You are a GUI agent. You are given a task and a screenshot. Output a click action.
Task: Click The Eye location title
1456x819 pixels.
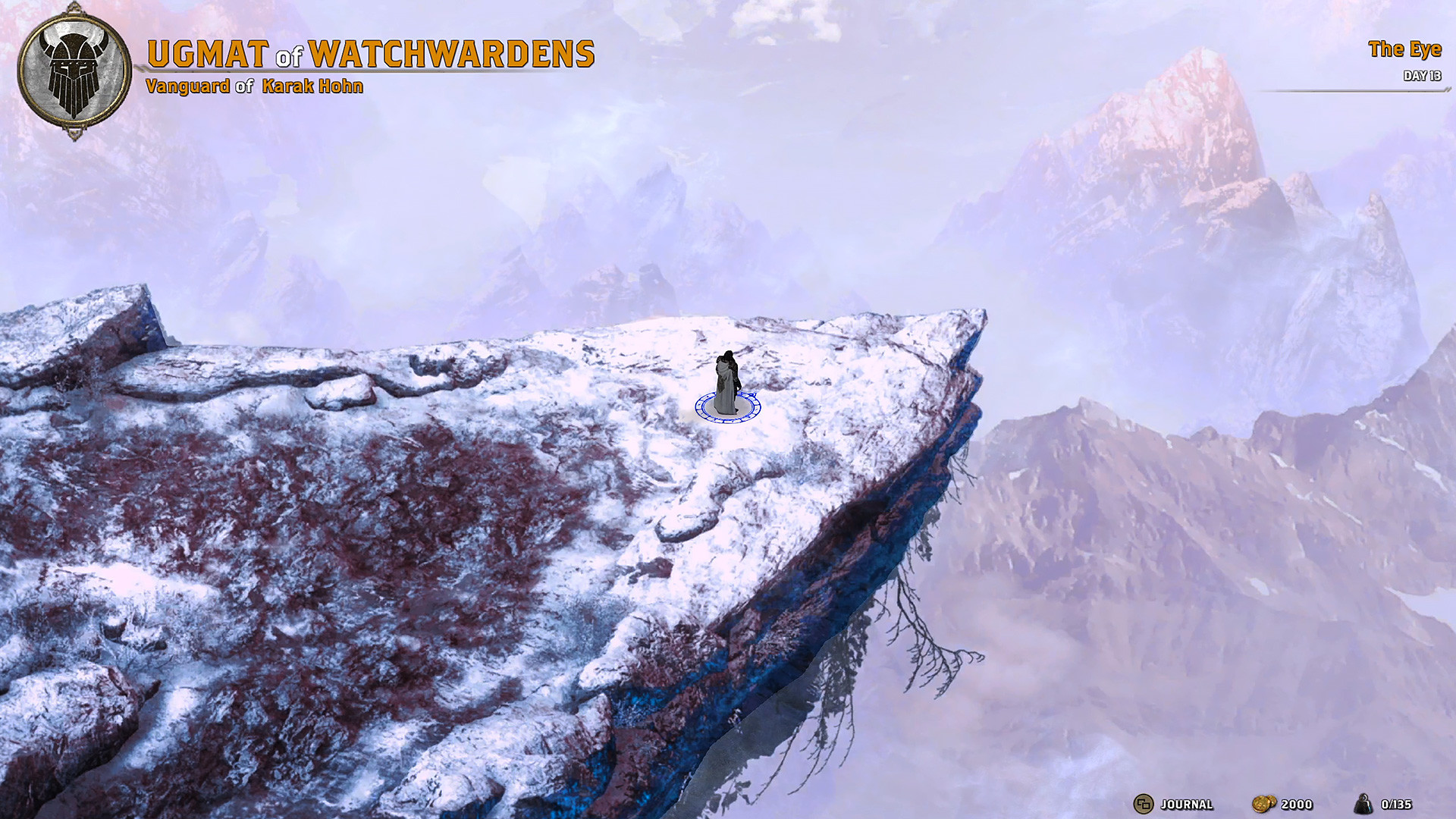1404,51
